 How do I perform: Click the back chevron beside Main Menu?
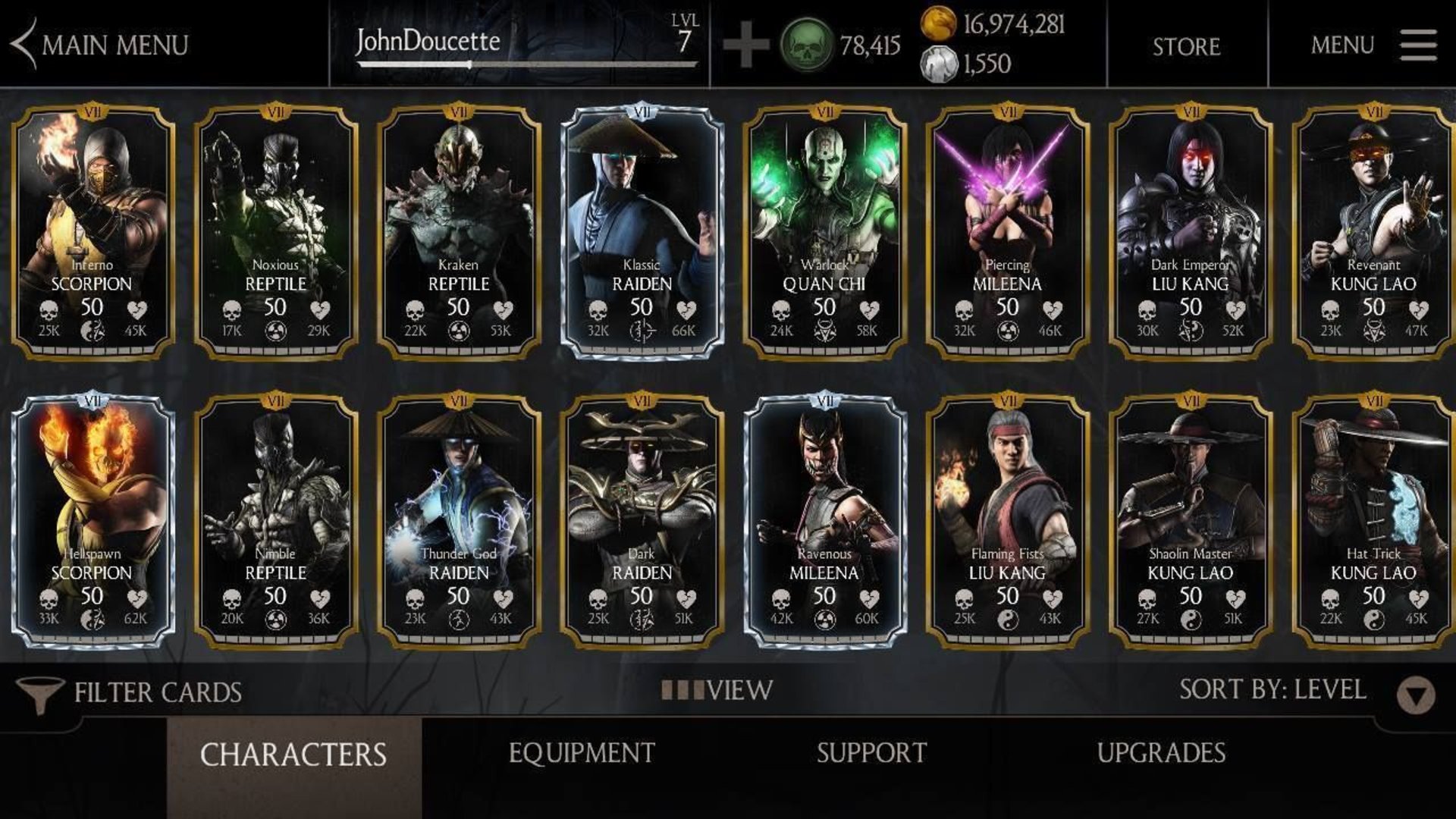click(x=21, y=43)
